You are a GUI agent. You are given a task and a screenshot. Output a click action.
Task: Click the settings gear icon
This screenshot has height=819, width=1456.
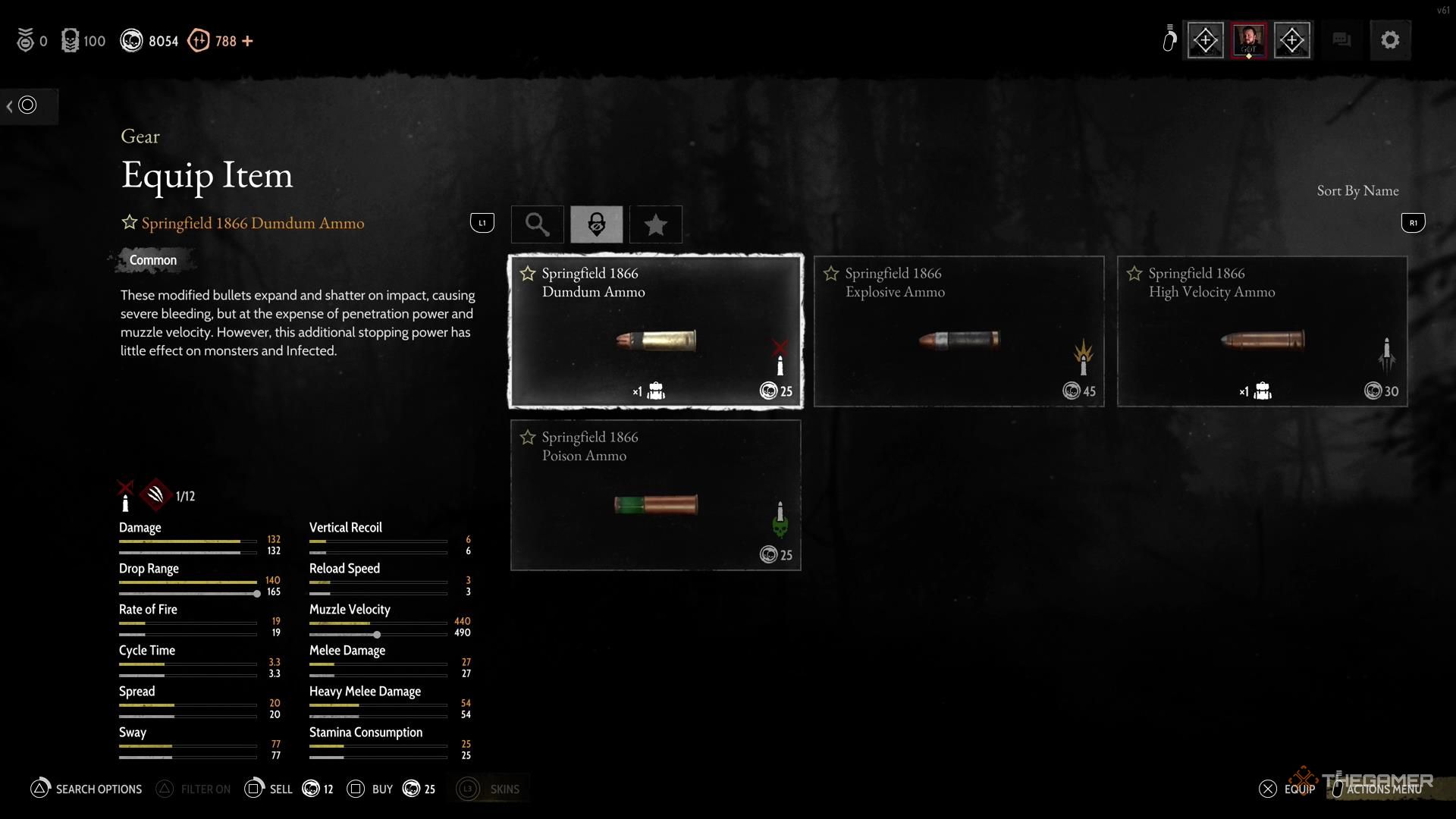[1390, 39]
